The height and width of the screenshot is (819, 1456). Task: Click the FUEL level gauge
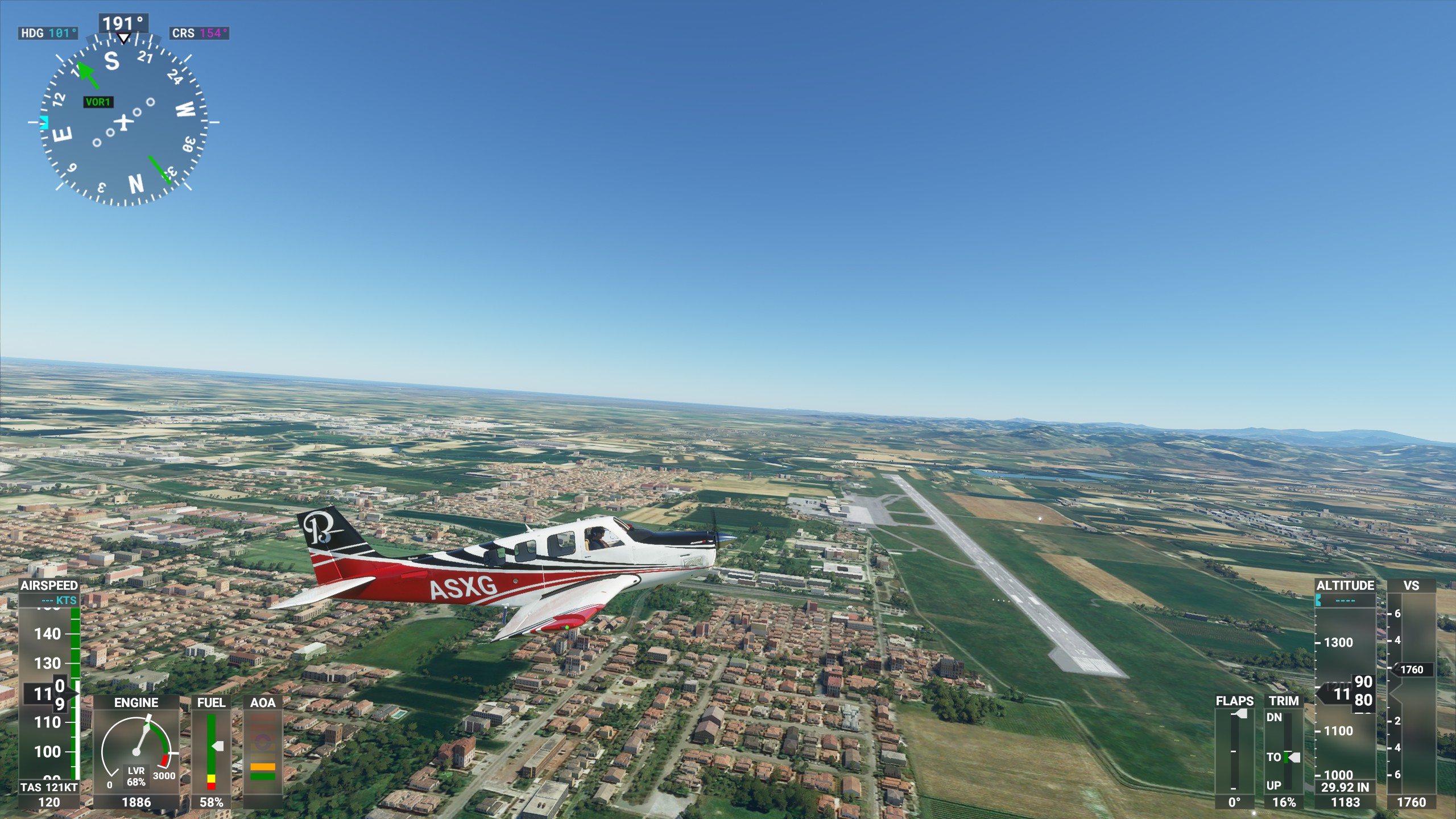pos(211,751)
